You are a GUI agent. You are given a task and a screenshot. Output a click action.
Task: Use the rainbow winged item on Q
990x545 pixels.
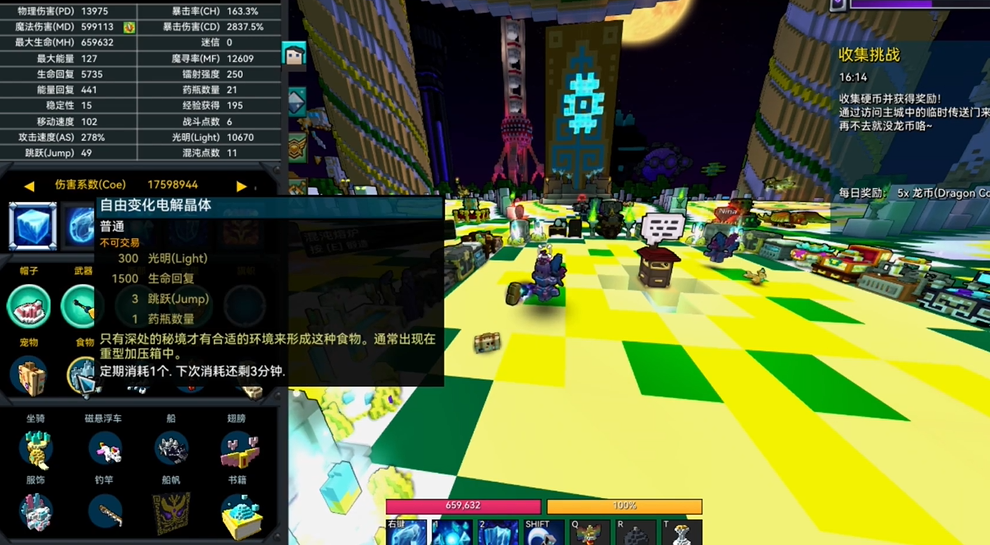[x=588, y=533]
